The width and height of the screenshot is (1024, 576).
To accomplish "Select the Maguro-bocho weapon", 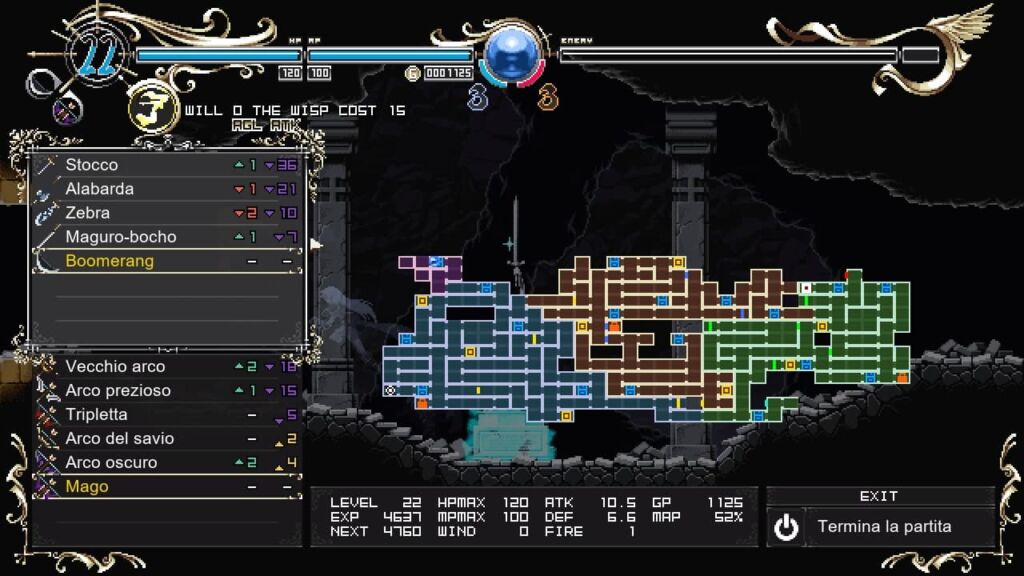I will [x=167, y=237].
